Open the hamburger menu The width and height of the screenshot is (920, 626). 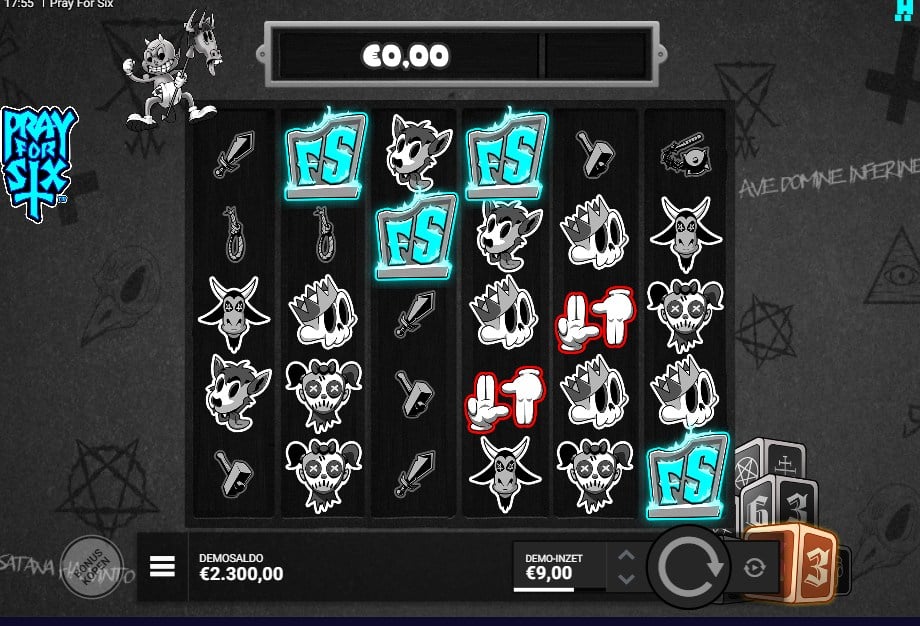coord(162,567)
